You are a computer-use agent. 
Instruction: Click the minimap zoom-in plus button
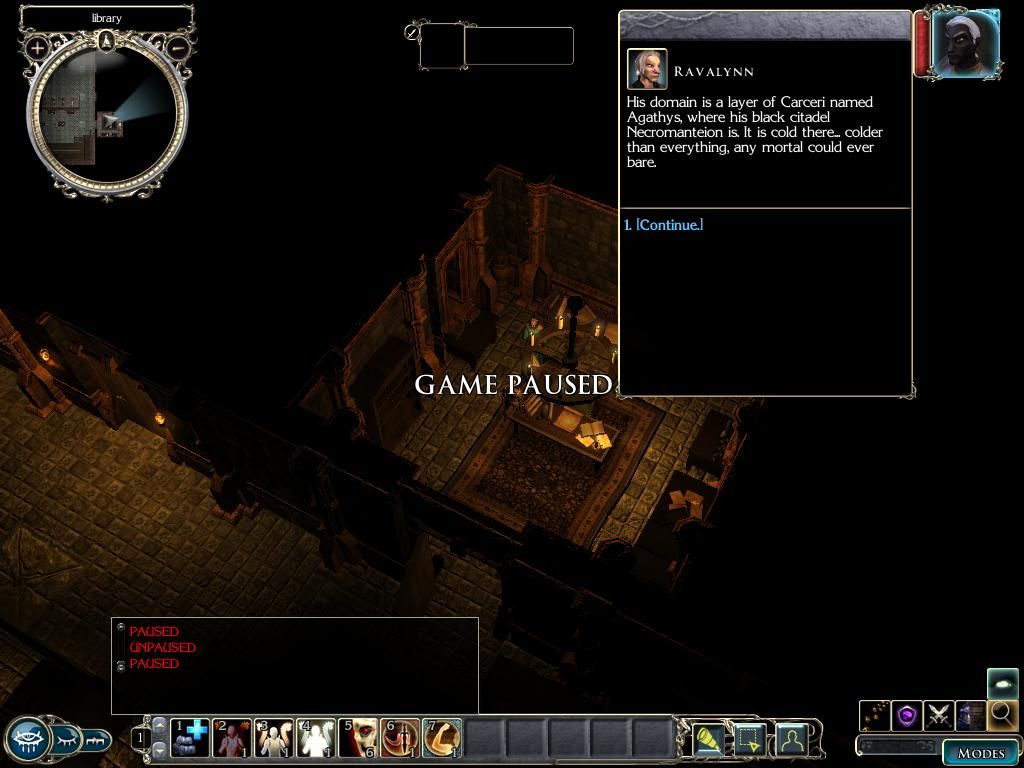click(38, 47)
